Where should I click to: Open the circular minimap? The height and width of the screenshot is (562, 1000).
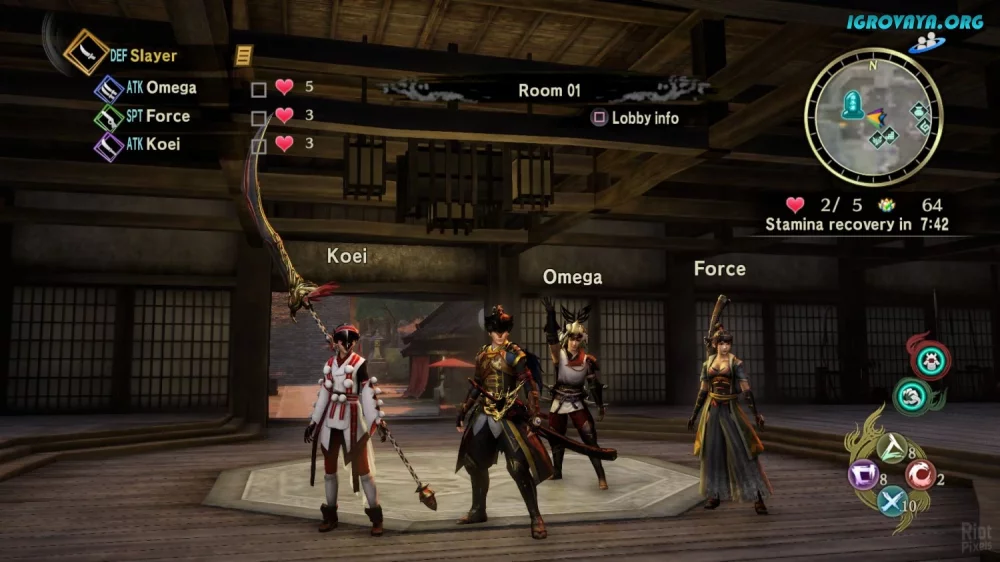point(873,116)
